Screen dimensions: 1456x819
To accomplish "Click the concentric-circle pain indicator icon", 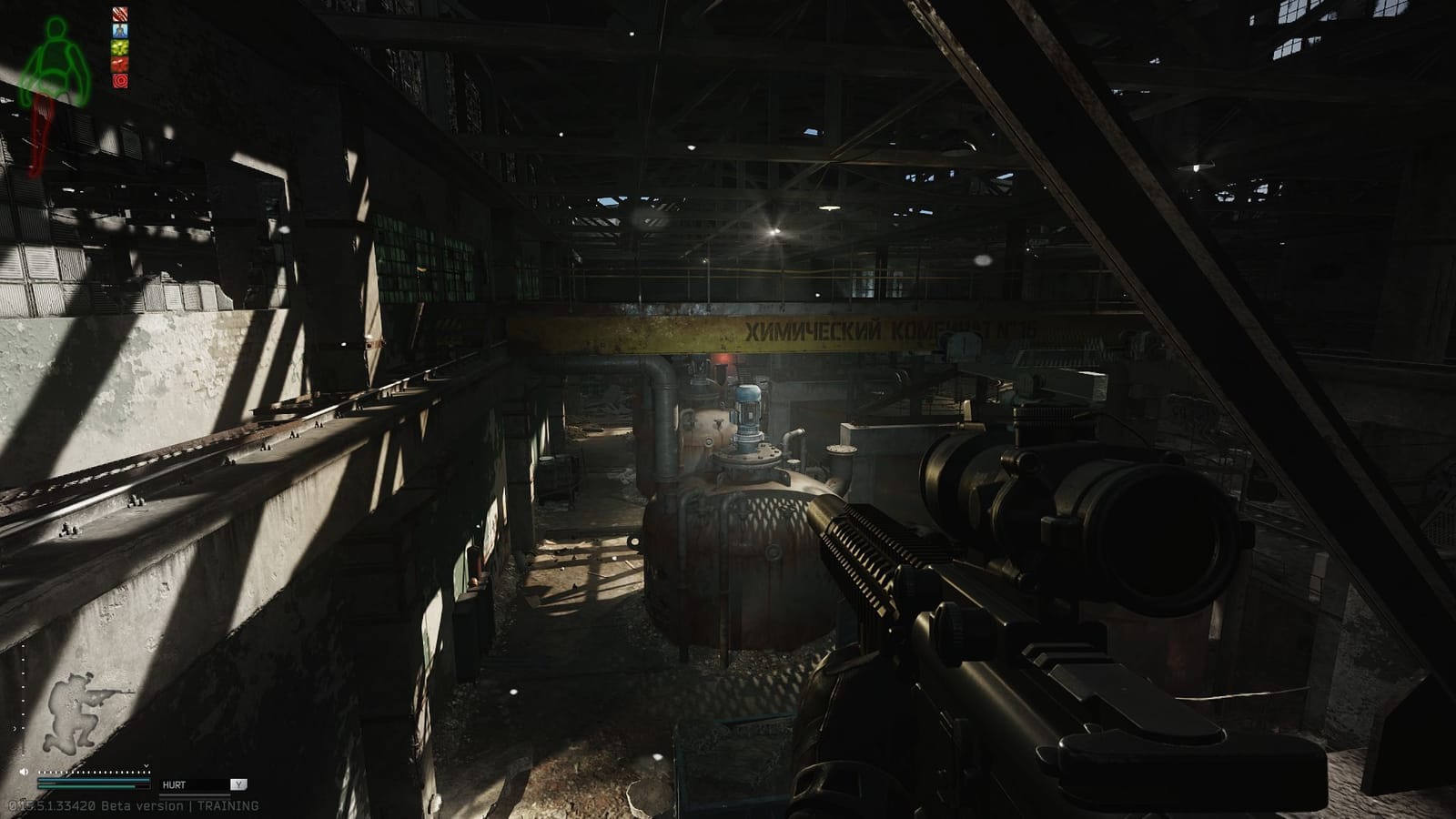I will pyautogui.click(x=119, y=82).
